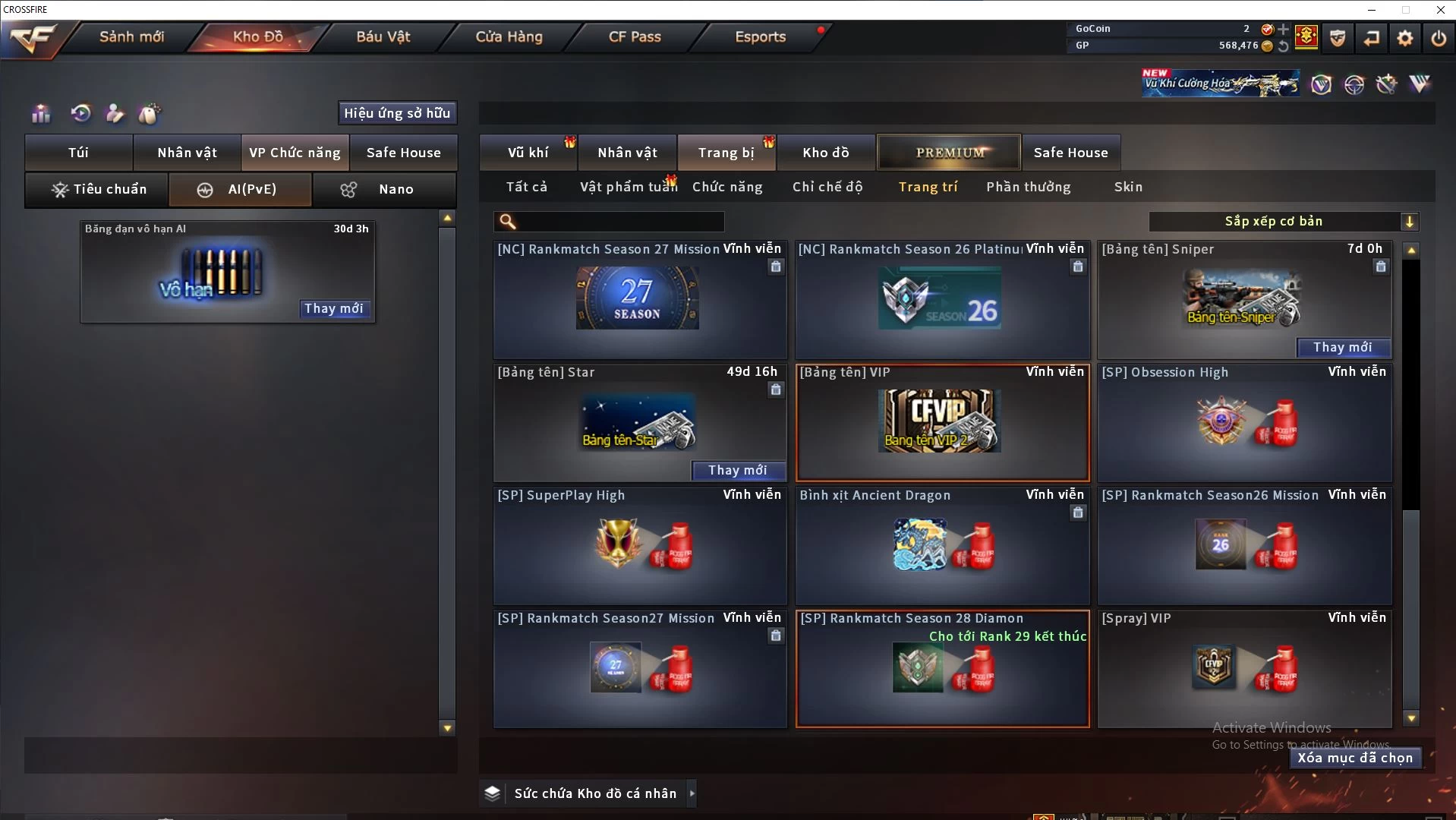The height and width of the screenshot is (820, 1456).
Task: Click the item search field
Action: coord(619,222)
